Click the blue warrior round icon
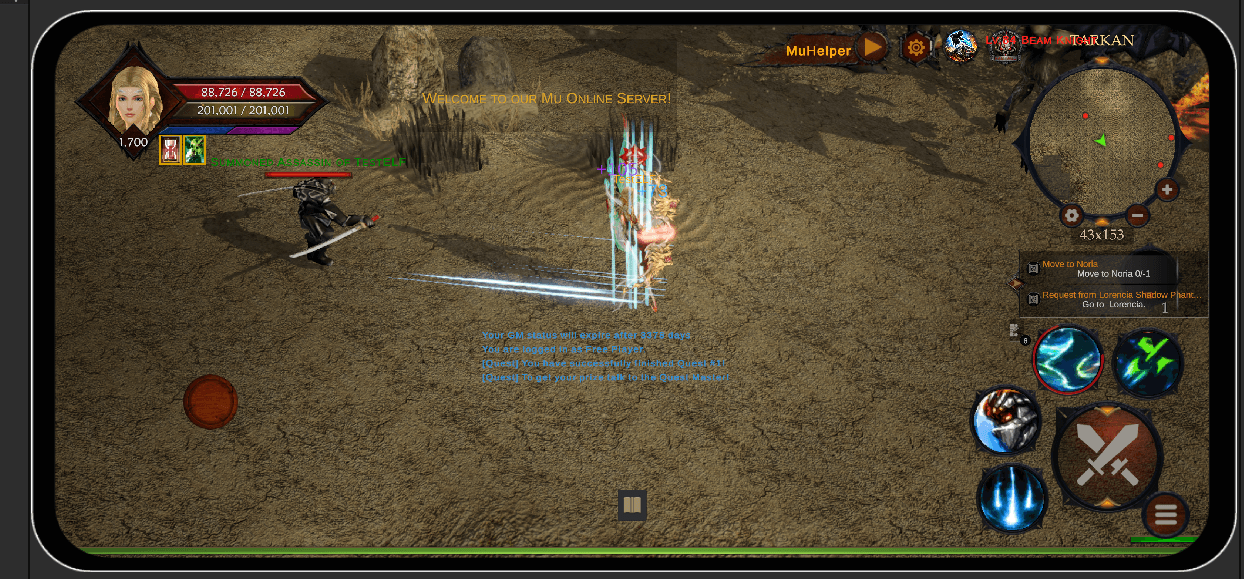 [961, 46]
